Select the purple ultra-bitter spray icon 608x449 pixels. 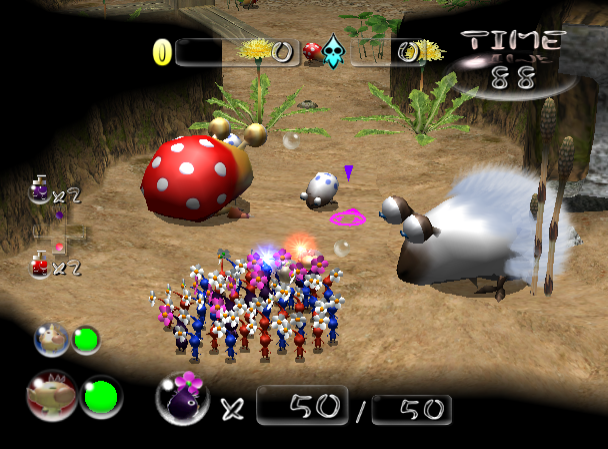[x=39, y=189]
